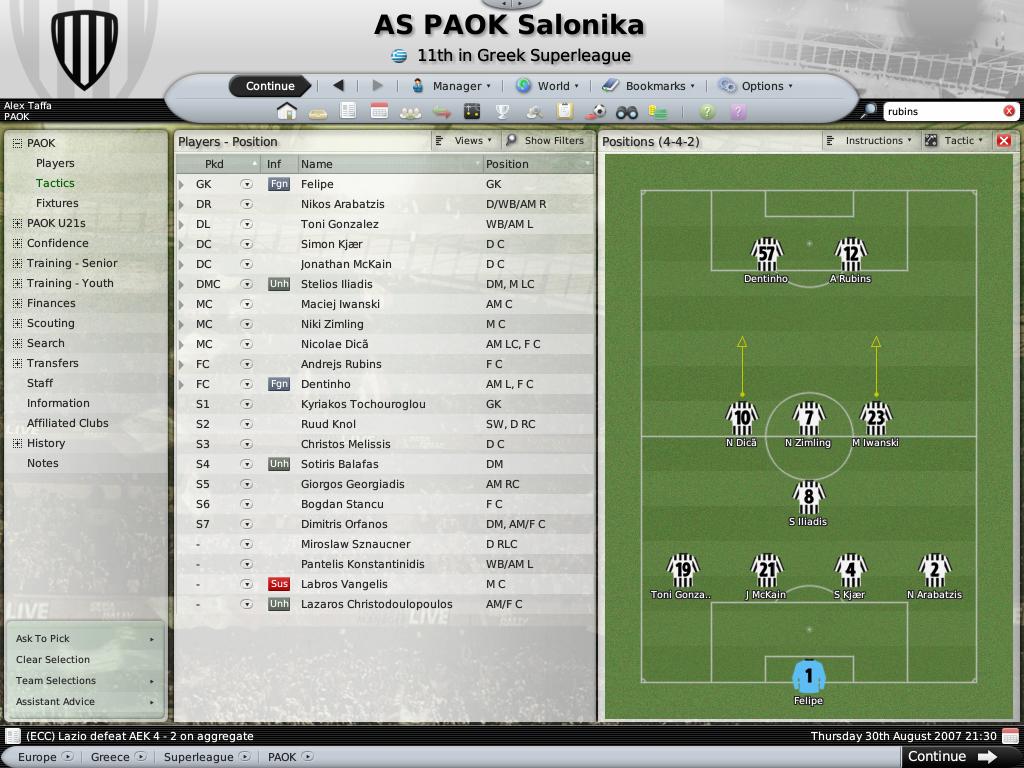Click Clear Selection
The image size is (1024, 768).
click(x=53, y=660)
